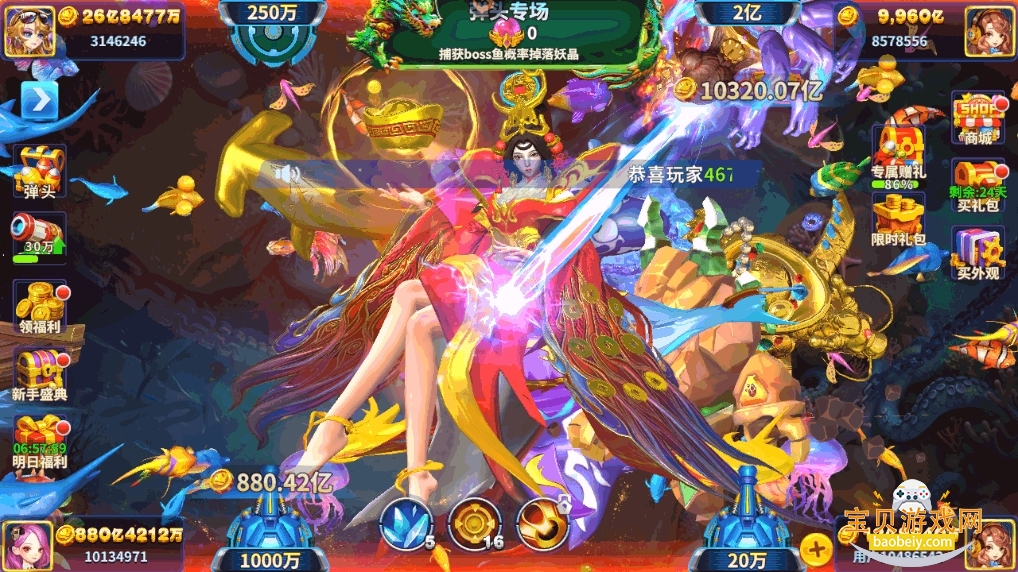This screenshot has width=1018, height=572.
Task: Activate the golden target lock skill
Action: click(474, 522)
